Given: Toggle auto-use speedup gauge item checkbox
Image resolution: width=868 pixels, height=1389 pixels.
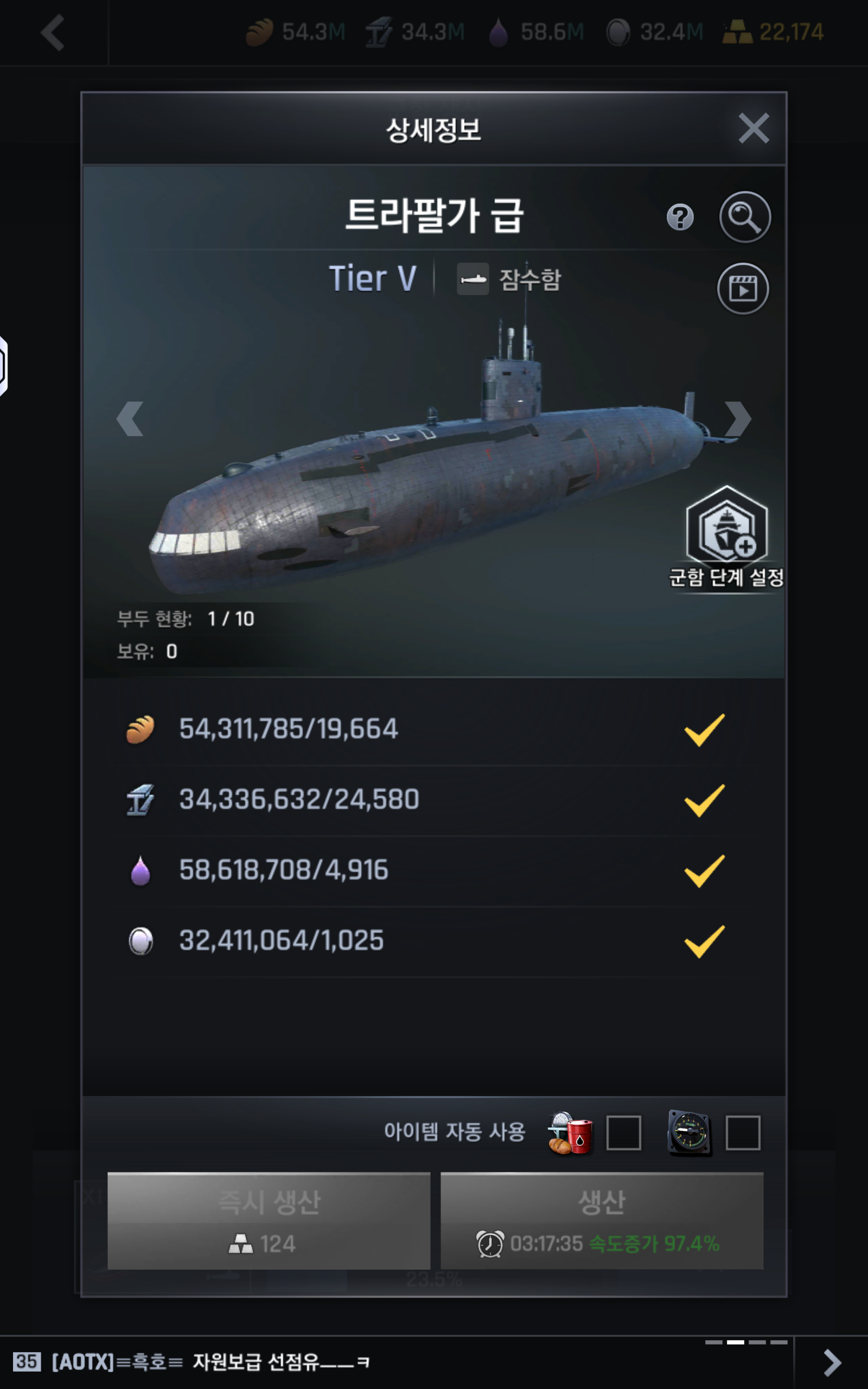Looking at the screenshot, I should (743, 1132).
